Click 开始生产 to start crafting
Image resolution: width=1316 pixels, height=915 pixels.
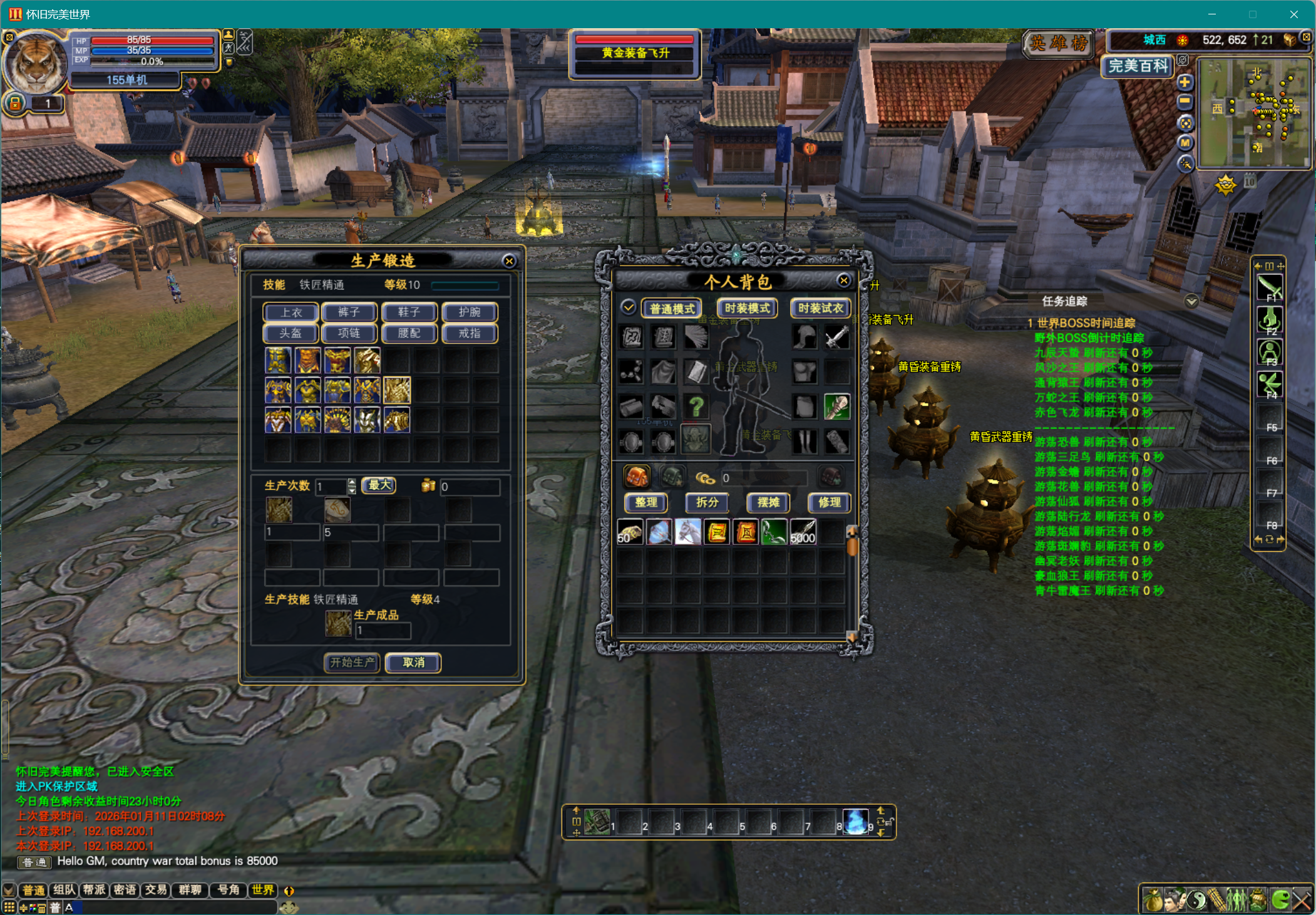[x=352, y=662]
